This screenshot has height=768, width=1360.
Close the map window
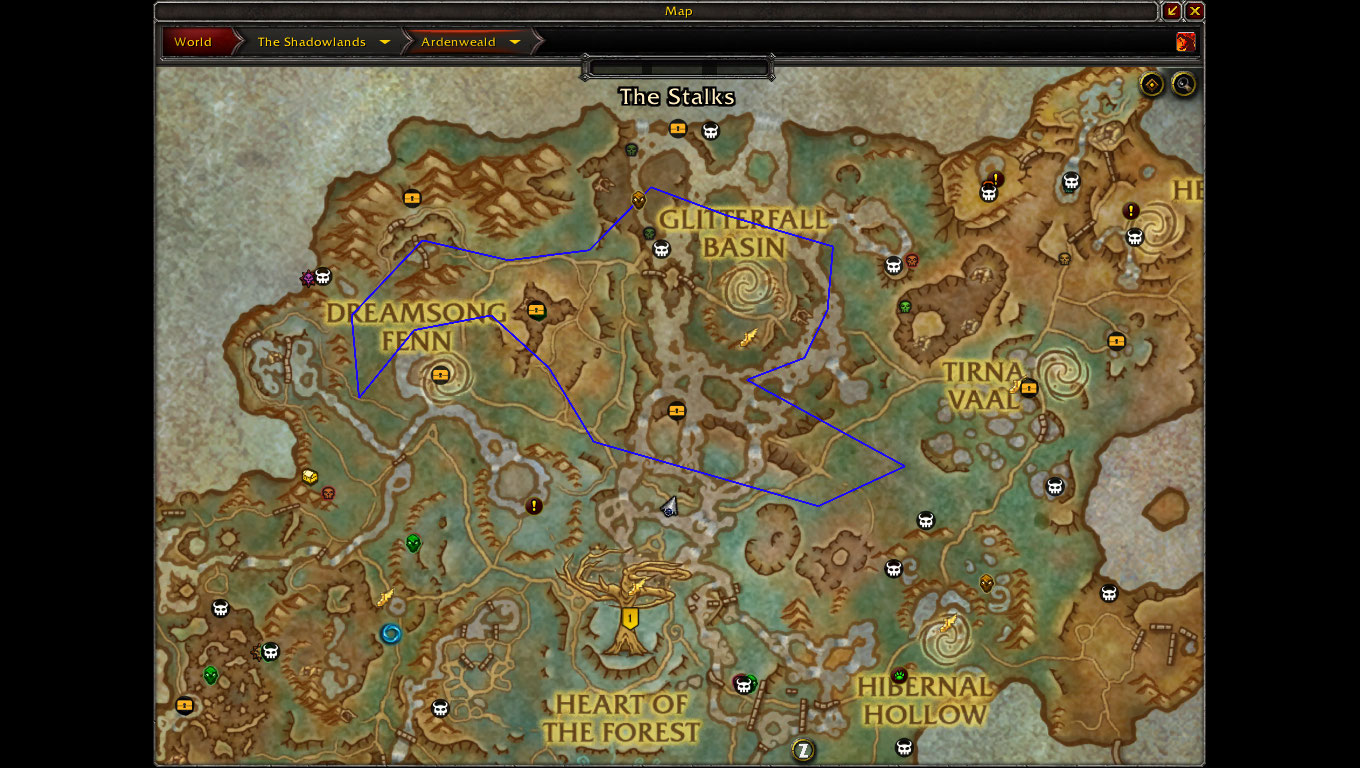coord(1195,11)
